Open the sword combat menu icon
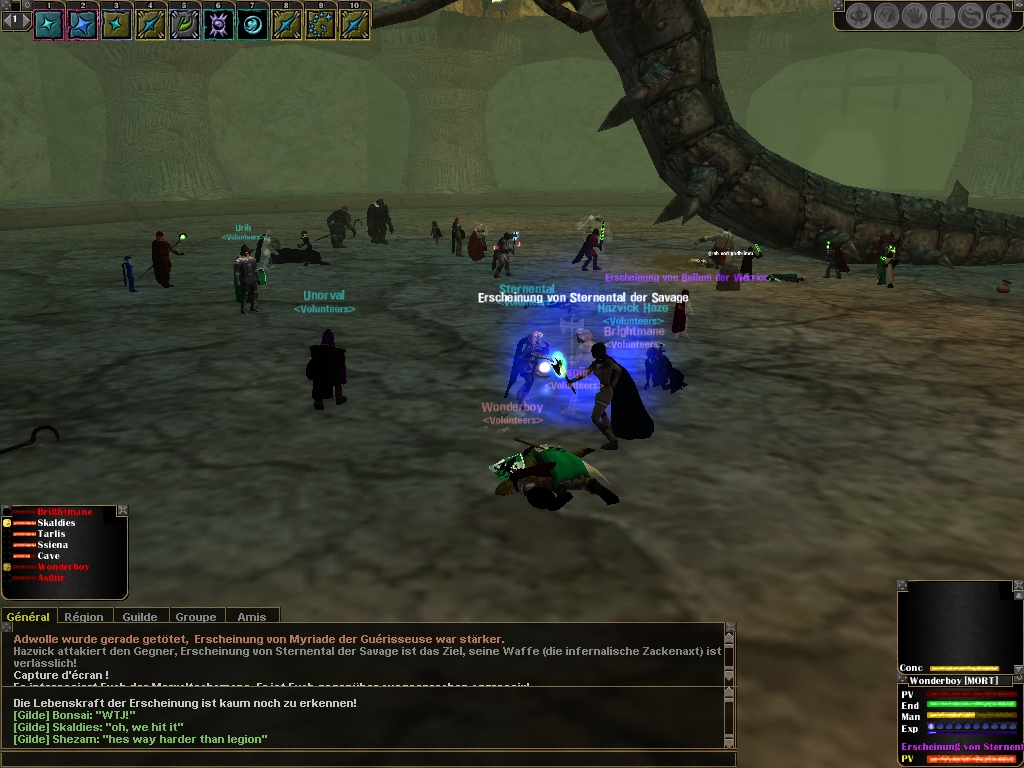This screenshot has width=1024, height=768. [x=943, y=16]
